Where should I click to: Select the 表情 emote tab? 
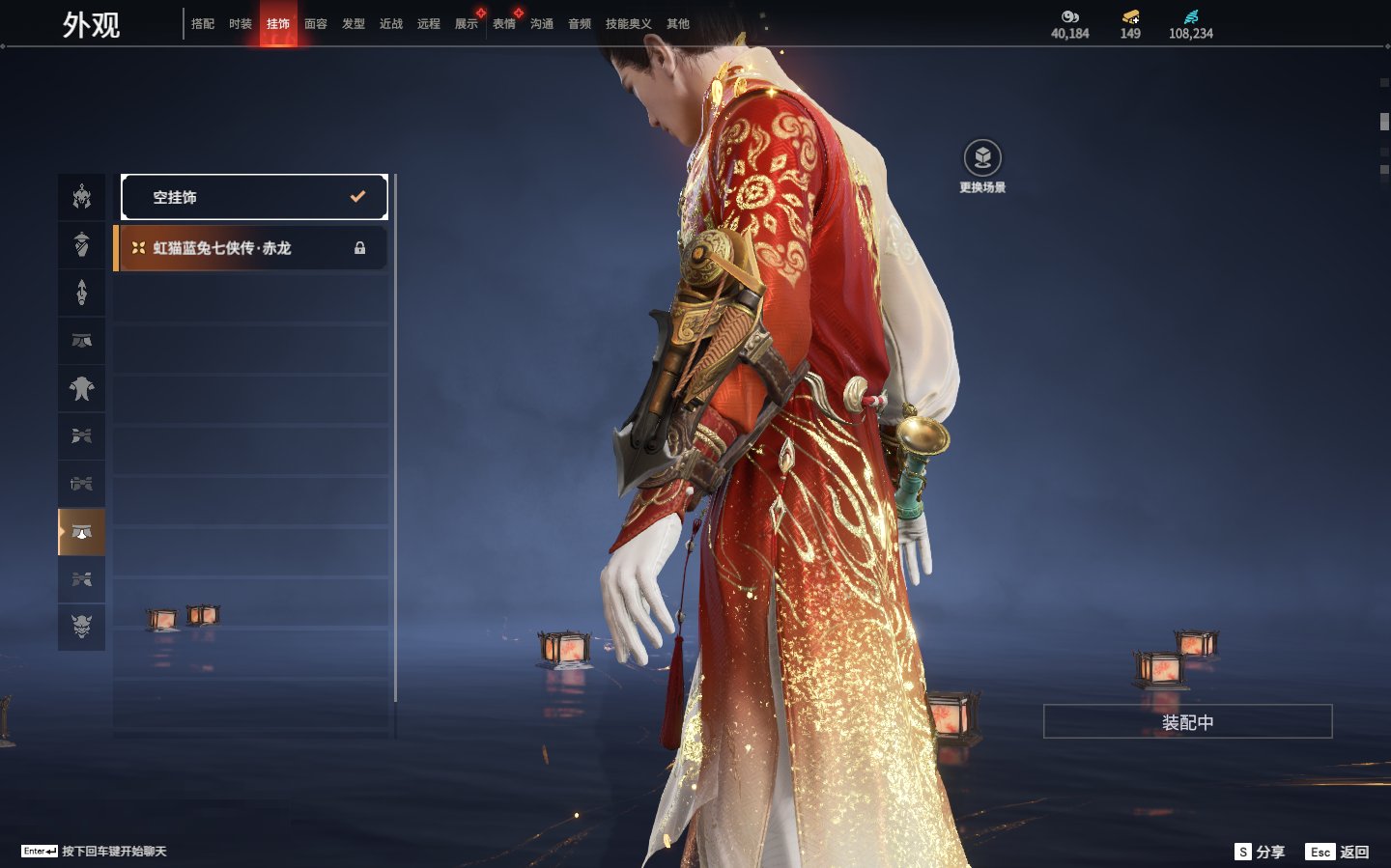(x=504, y=24)
